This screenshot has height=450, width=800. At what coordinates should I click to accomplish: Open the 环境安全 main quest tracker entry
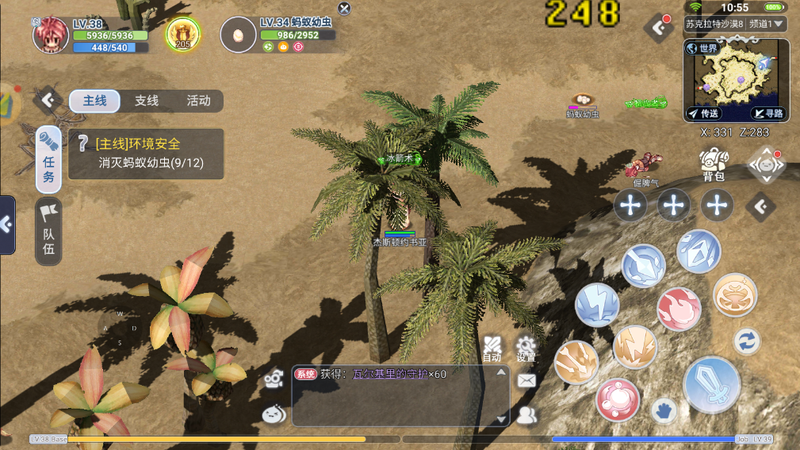145,152
